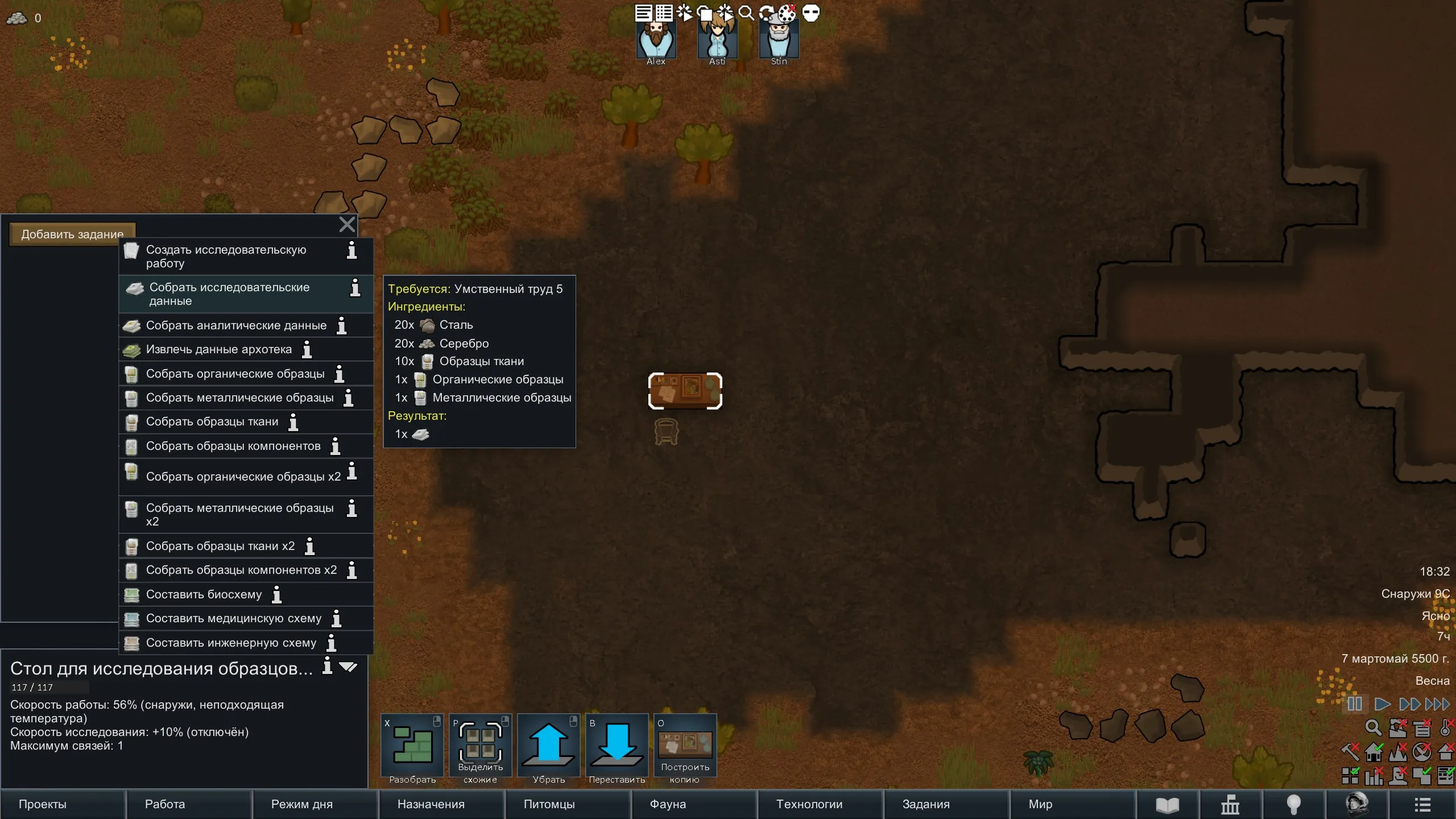Switch to the 'Технологии' research tab
The height and width of the screenshot is (819, 1456).
[820, 804]
